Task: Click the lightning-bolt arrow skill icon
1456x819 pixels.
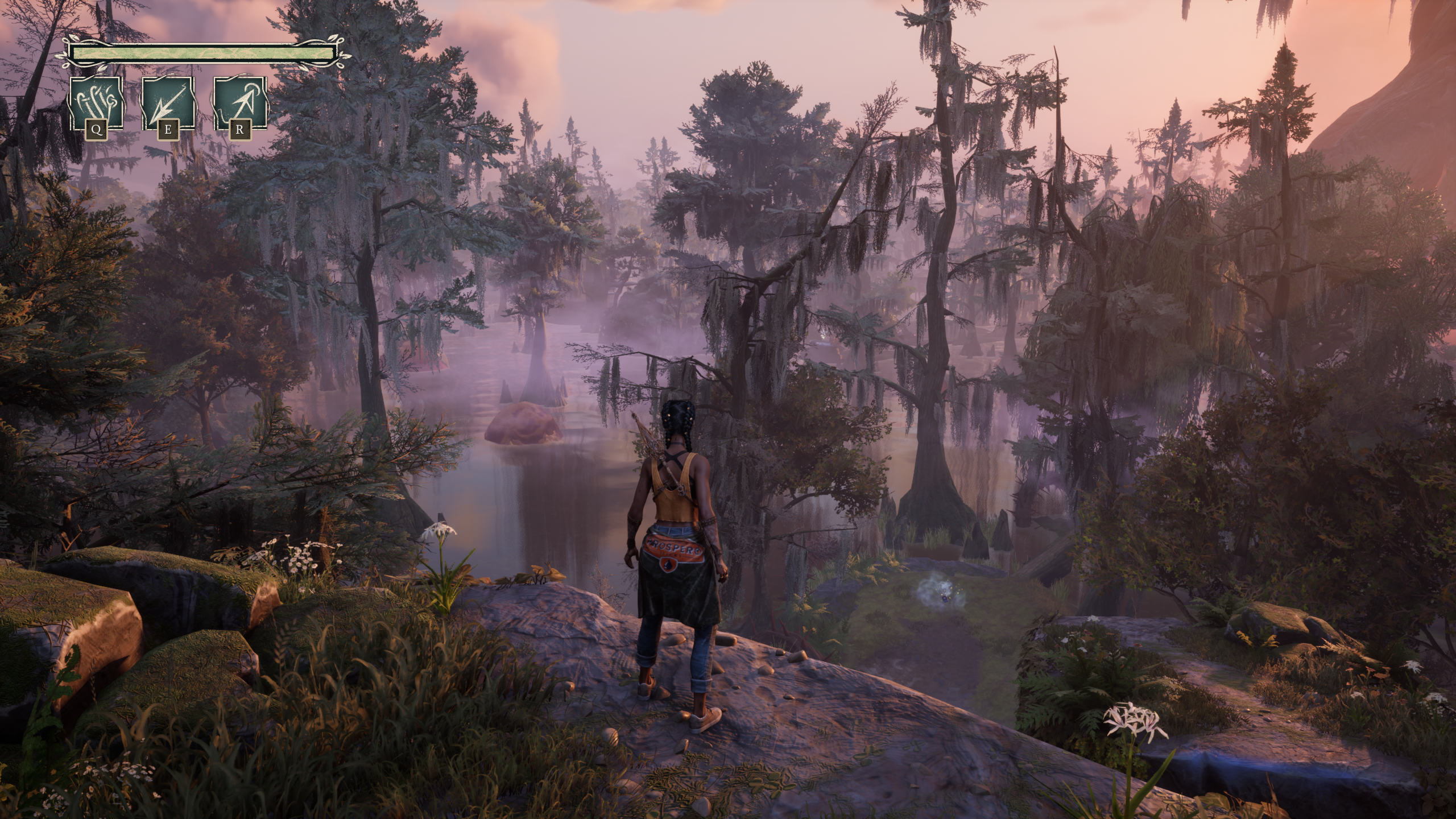Action: (168, 102)
